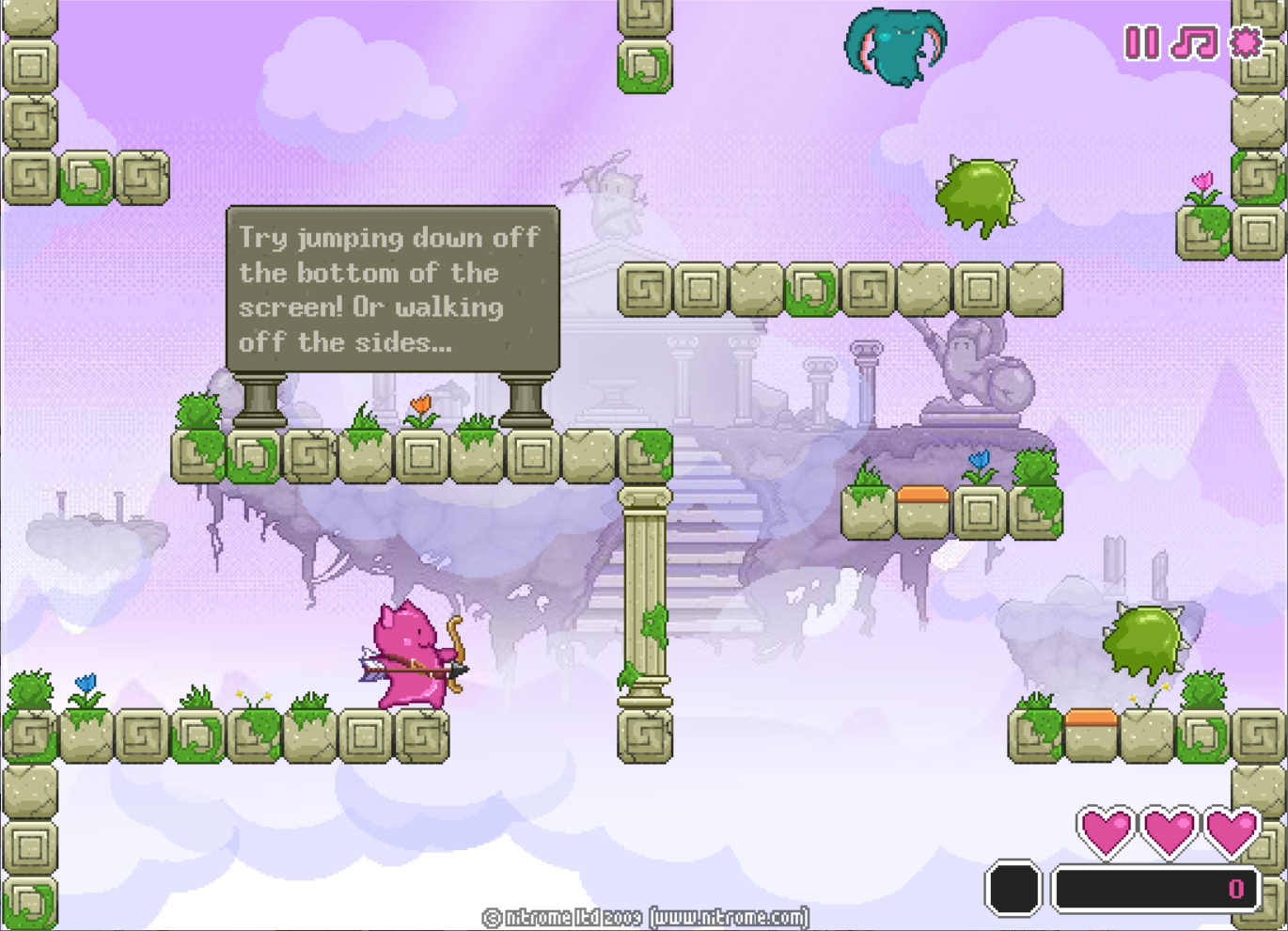1288x931 pixels.
Task: Pause the game with the pause button
Action: pos(1142,42)
